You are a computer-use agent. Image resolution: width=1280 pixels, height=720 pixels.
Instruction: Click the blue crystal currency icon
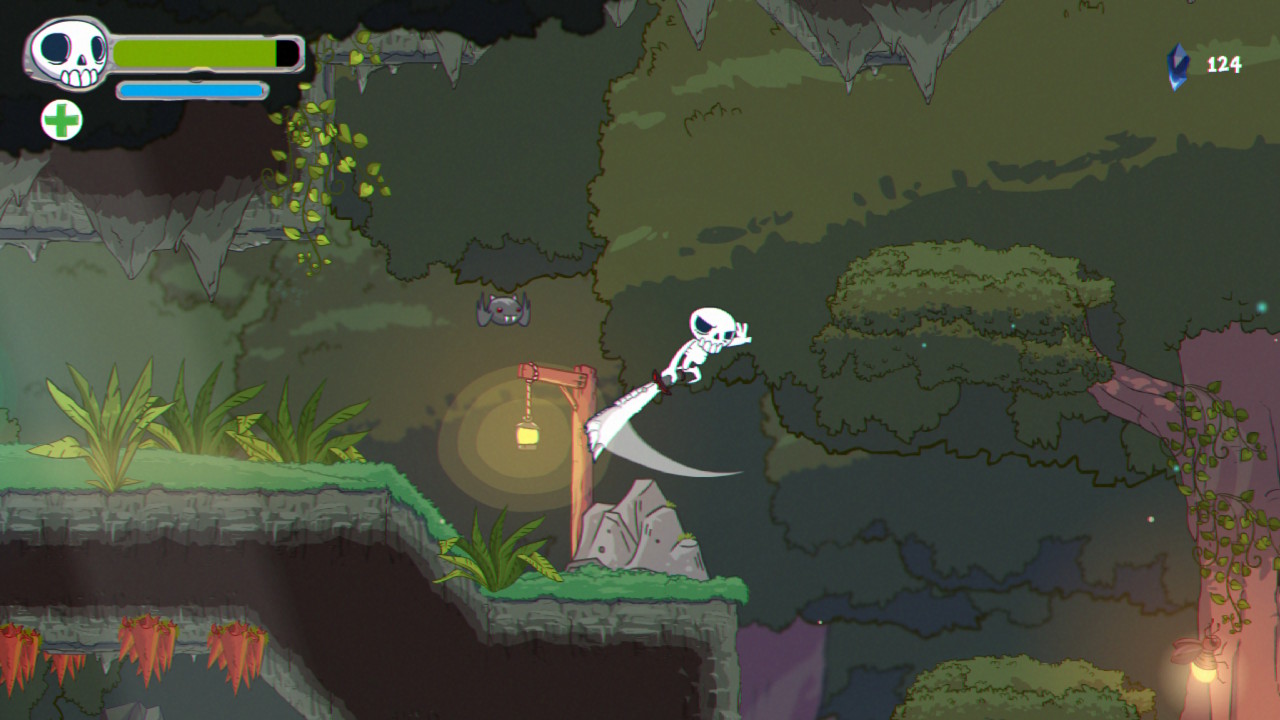pos(1178,66)
